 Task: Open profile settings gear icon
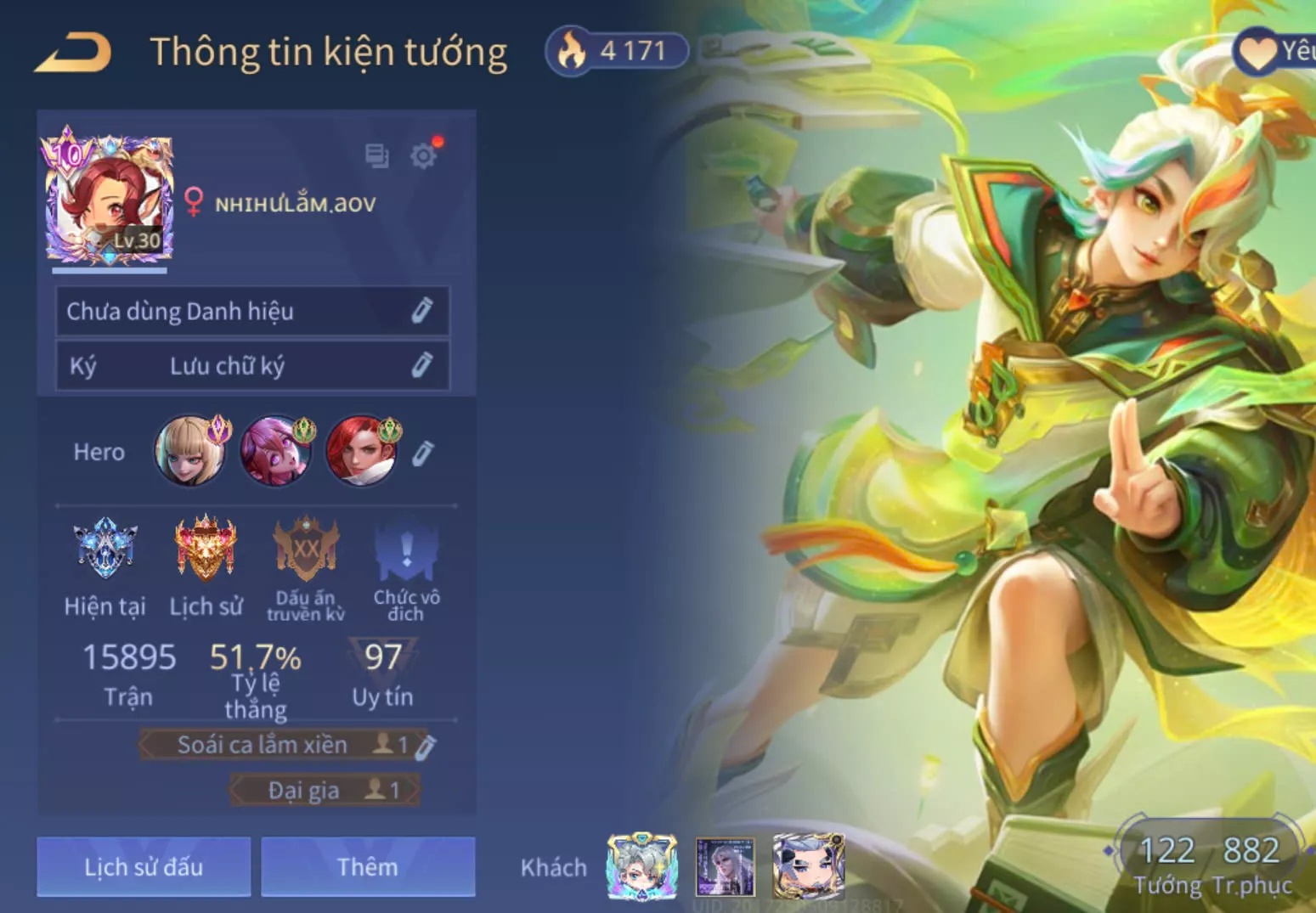423,155
